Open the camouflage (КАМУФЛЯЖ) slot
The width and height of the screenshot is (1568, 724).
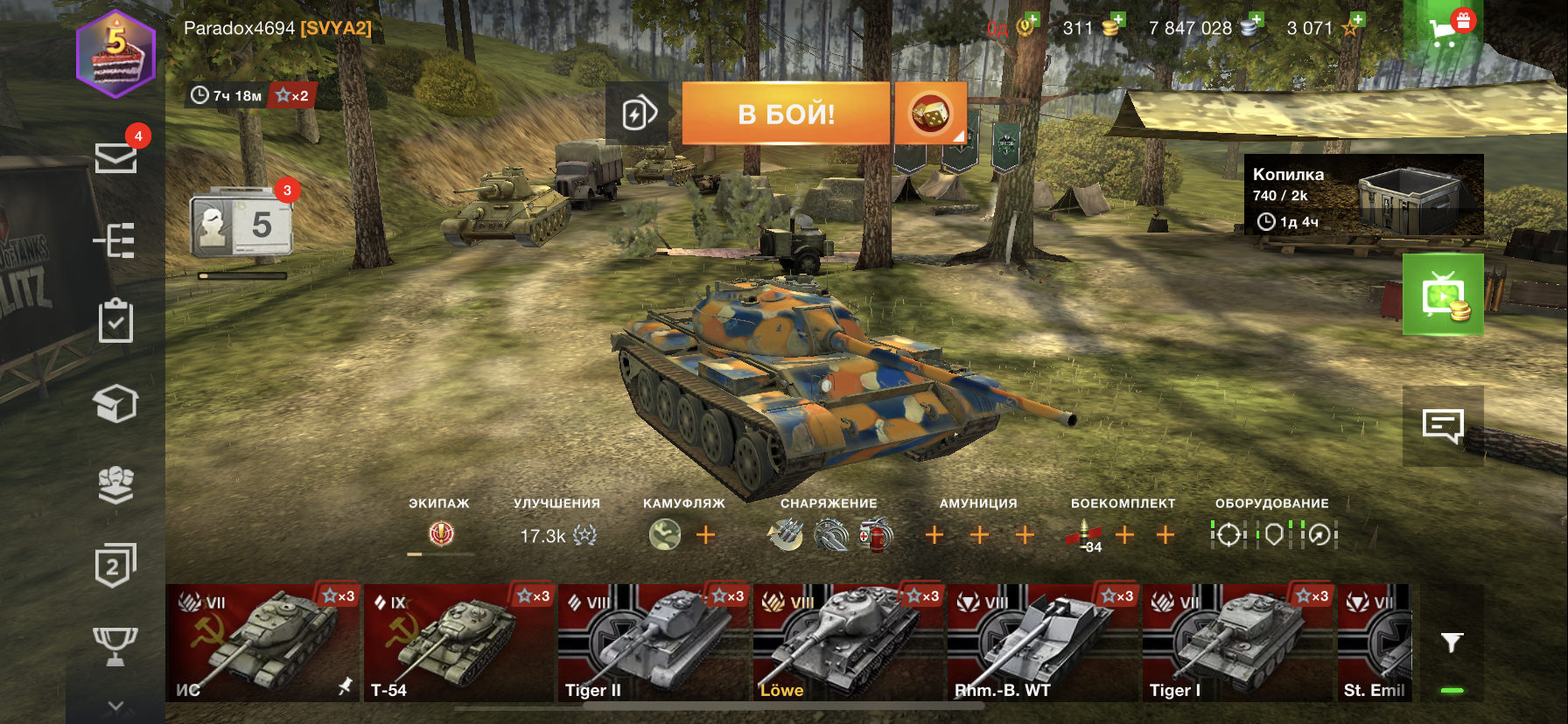coord(665,534)
